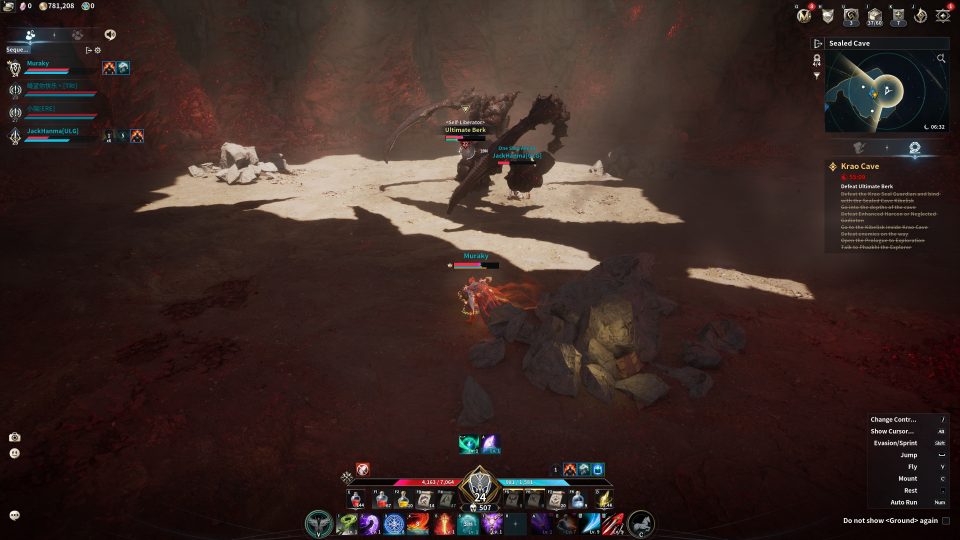Open party settings gear icon
960x540 pixels.
[x=98, y=50]
